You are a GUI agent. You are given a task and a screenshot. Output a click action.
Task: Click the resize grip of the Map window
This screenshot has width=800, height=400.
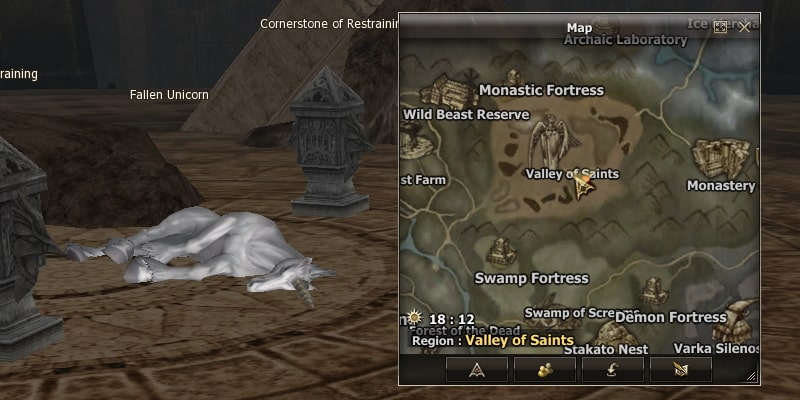click(x=751, y=376)
